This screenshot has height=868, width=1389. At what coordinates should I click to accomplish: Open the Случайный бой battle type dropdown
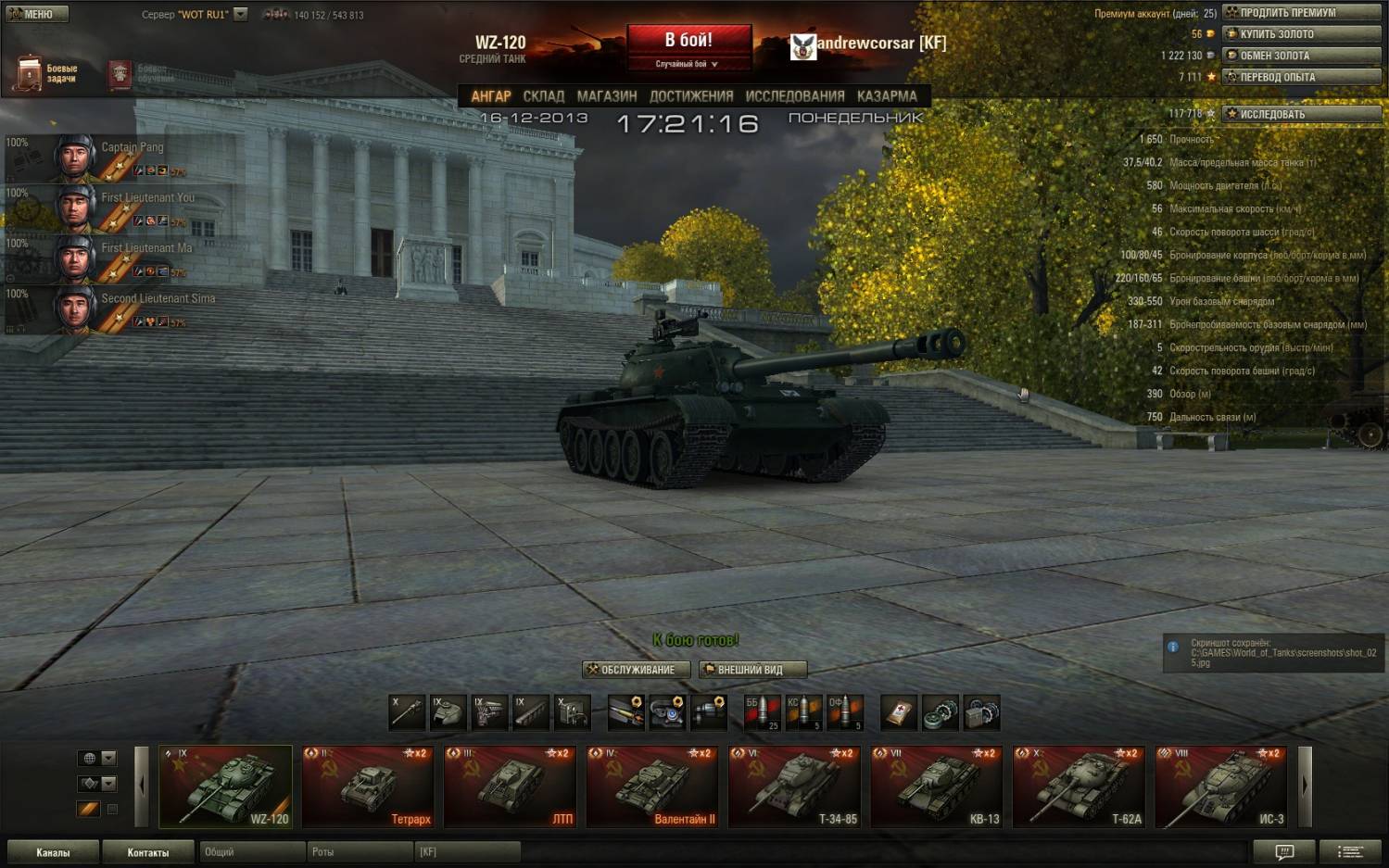688,64
